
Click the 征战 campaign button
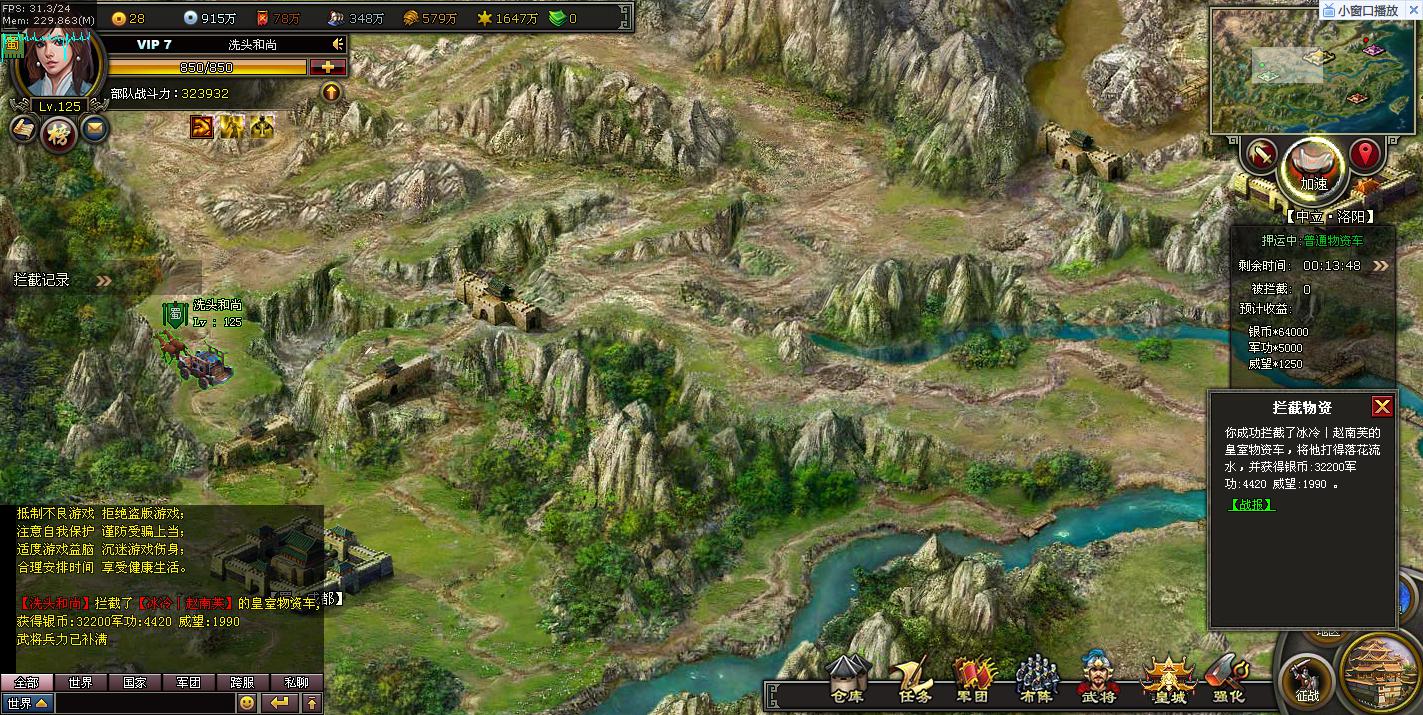pyautogui.click(x=1307, y=682)
